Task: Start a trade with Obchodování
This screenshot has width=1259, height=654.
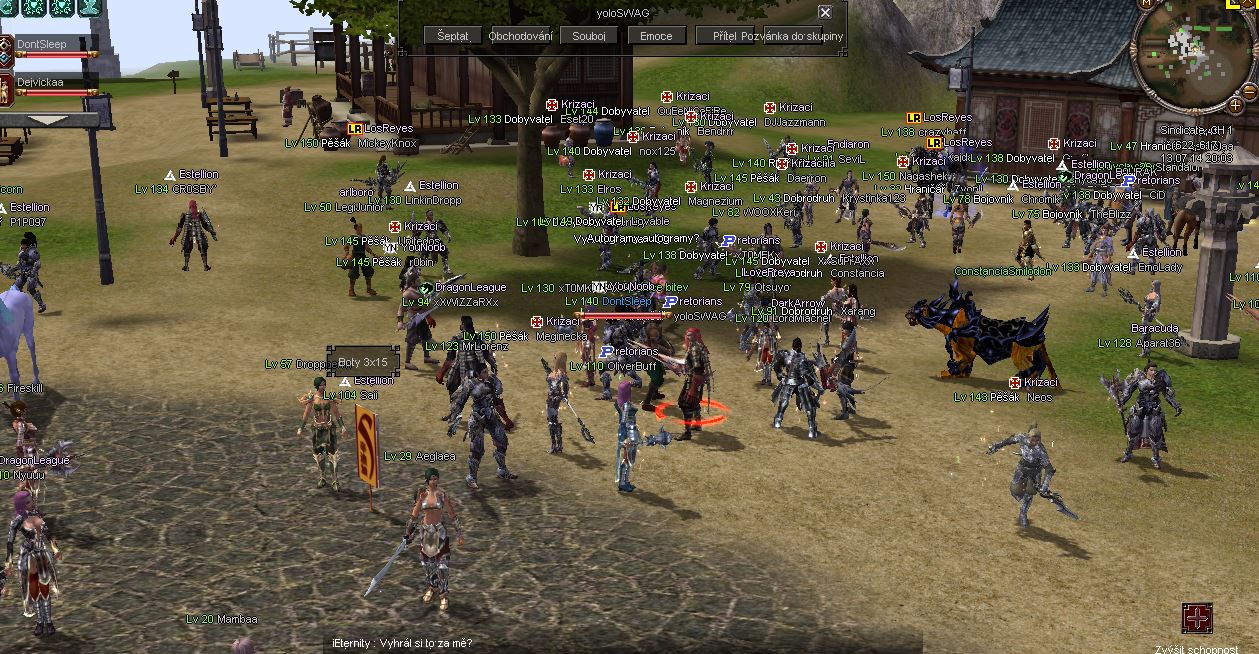Action: coord(521,36)
